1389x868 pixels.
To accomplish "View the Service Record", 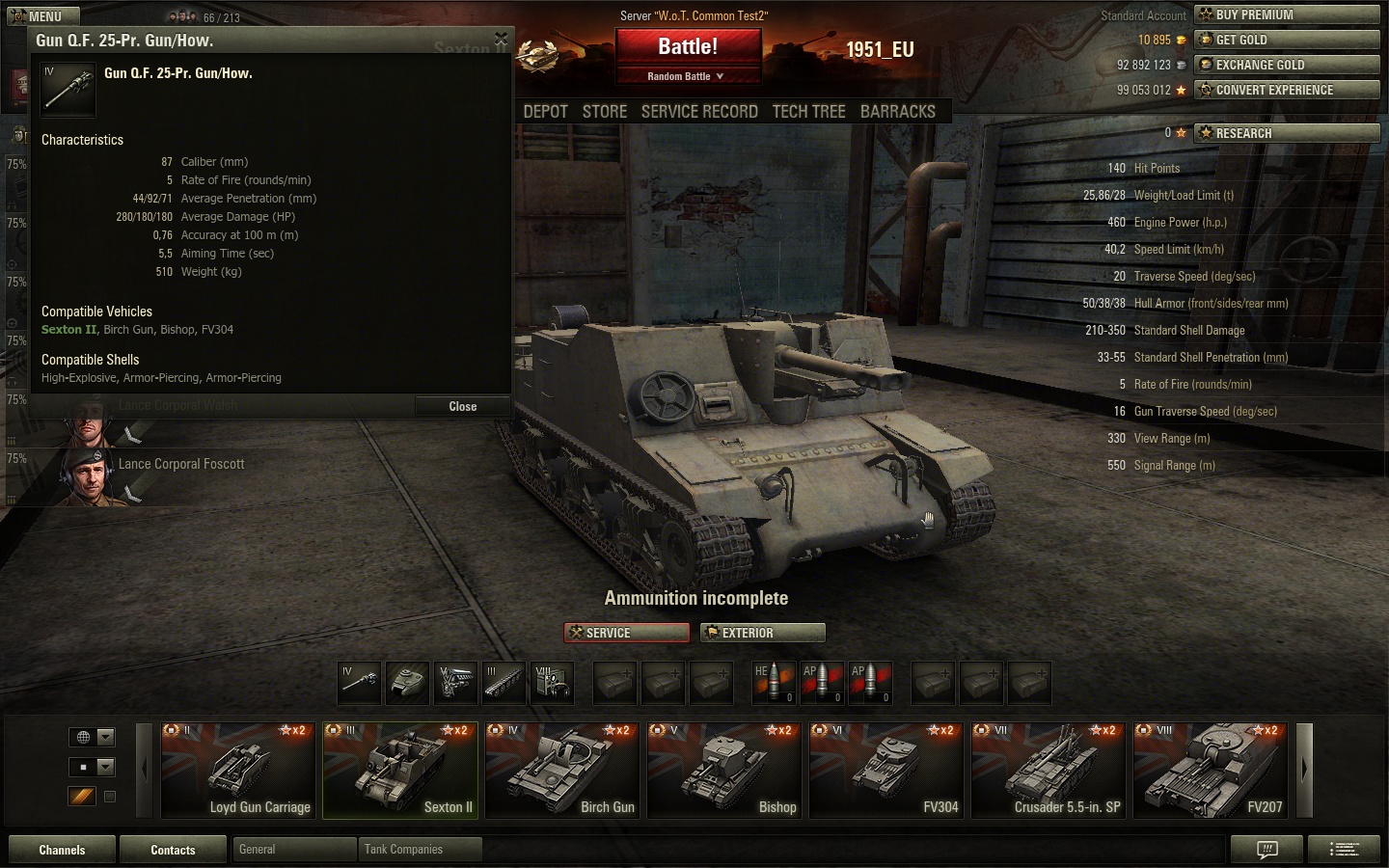I will (699, 112).
